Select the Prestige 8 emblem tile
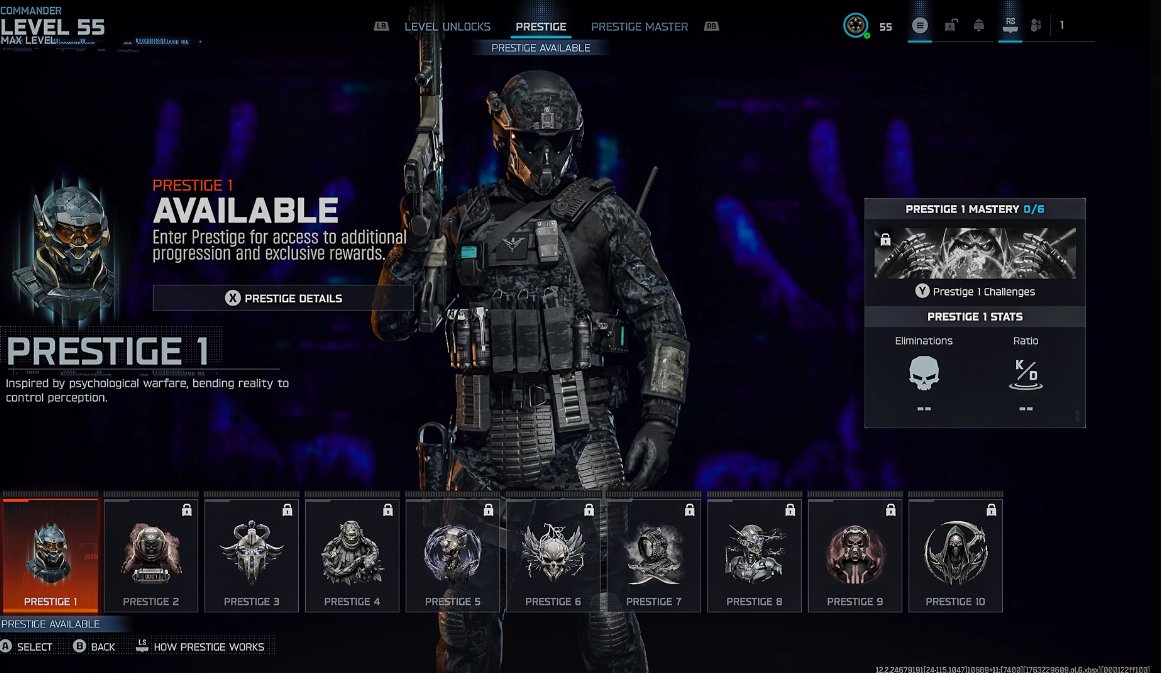The image size is (1161, 673). (754, 555)
